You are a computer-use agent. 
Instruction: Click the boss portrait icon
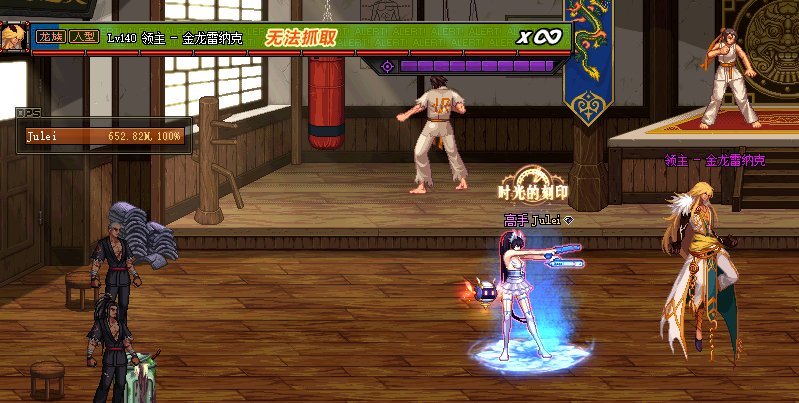point(13,36)
